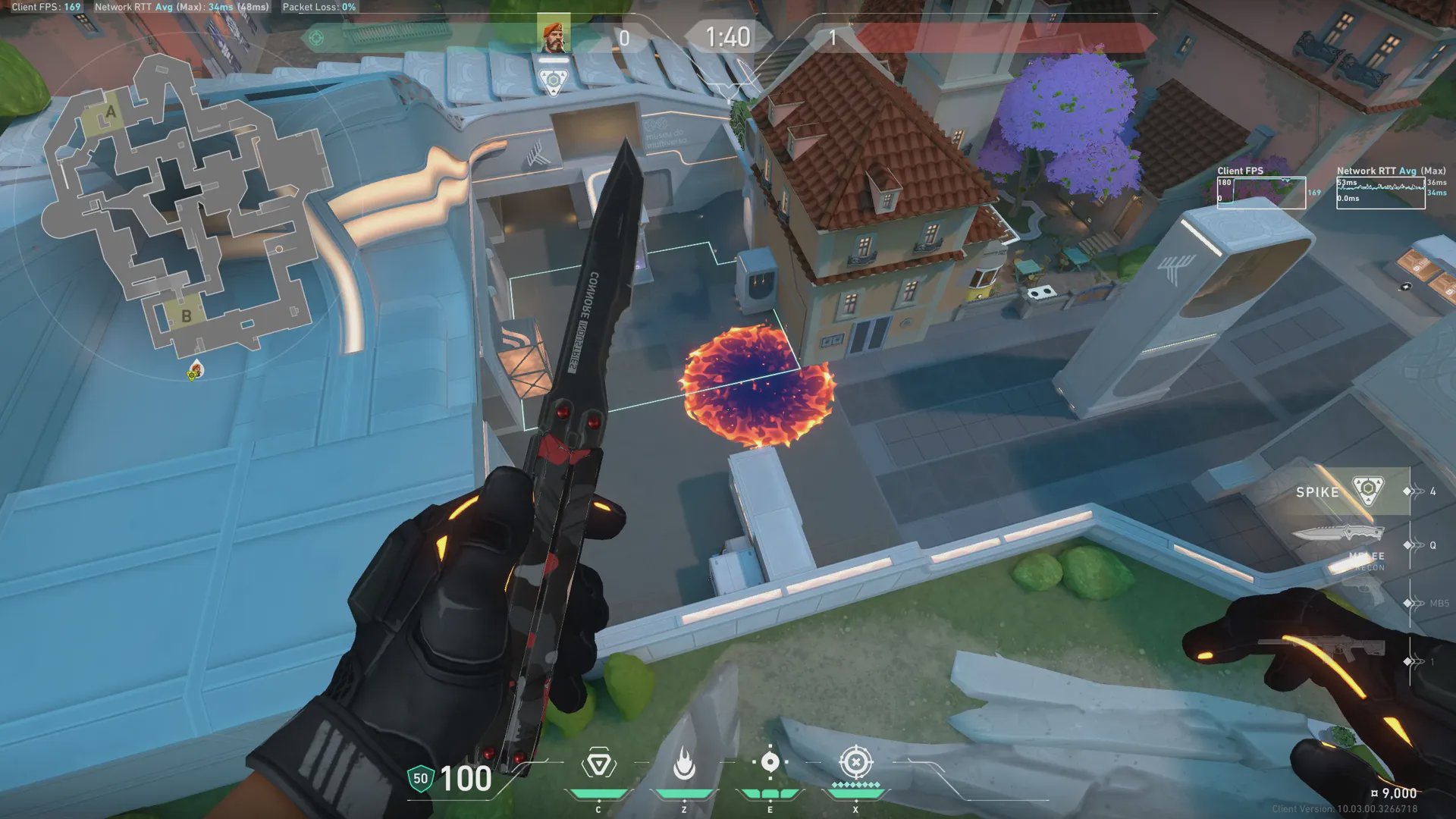Choose the Sky Smoke ability icon
The height and width of the screenshot is (819, 1456).
[770, 763]
